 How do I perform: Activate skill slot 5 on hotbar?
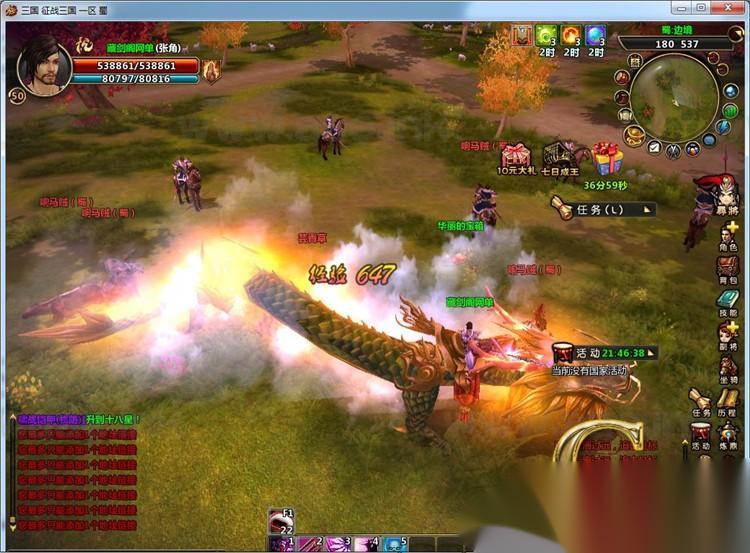(x=394, y=544)
